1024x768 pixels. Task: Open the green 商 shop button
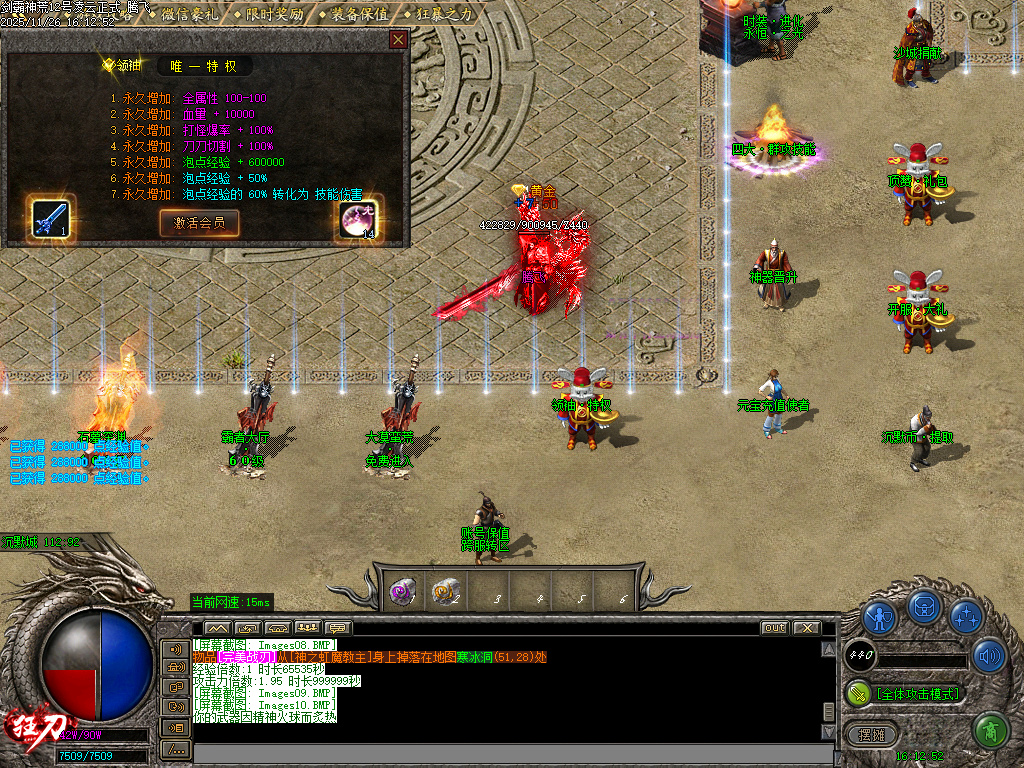point(990,730)
